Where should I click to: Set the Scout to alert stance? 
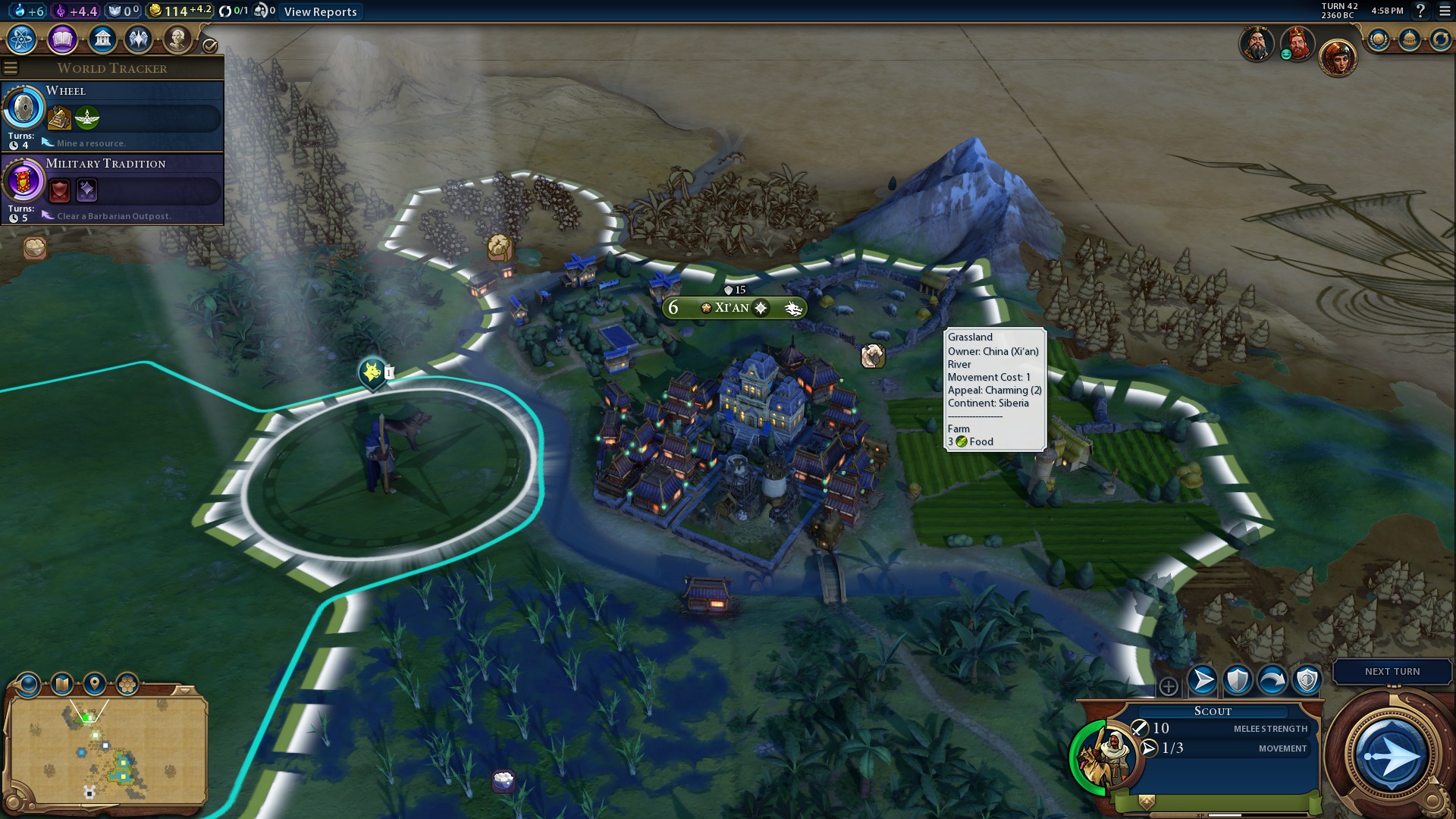pyautogui.click(x=1307, y=680)
